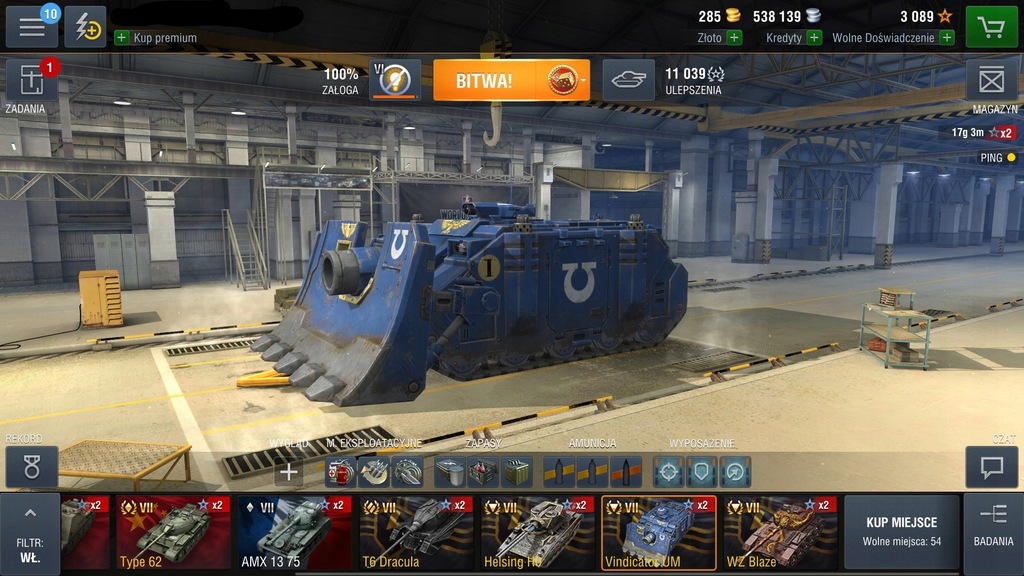Click the Kup premium link

155,38
